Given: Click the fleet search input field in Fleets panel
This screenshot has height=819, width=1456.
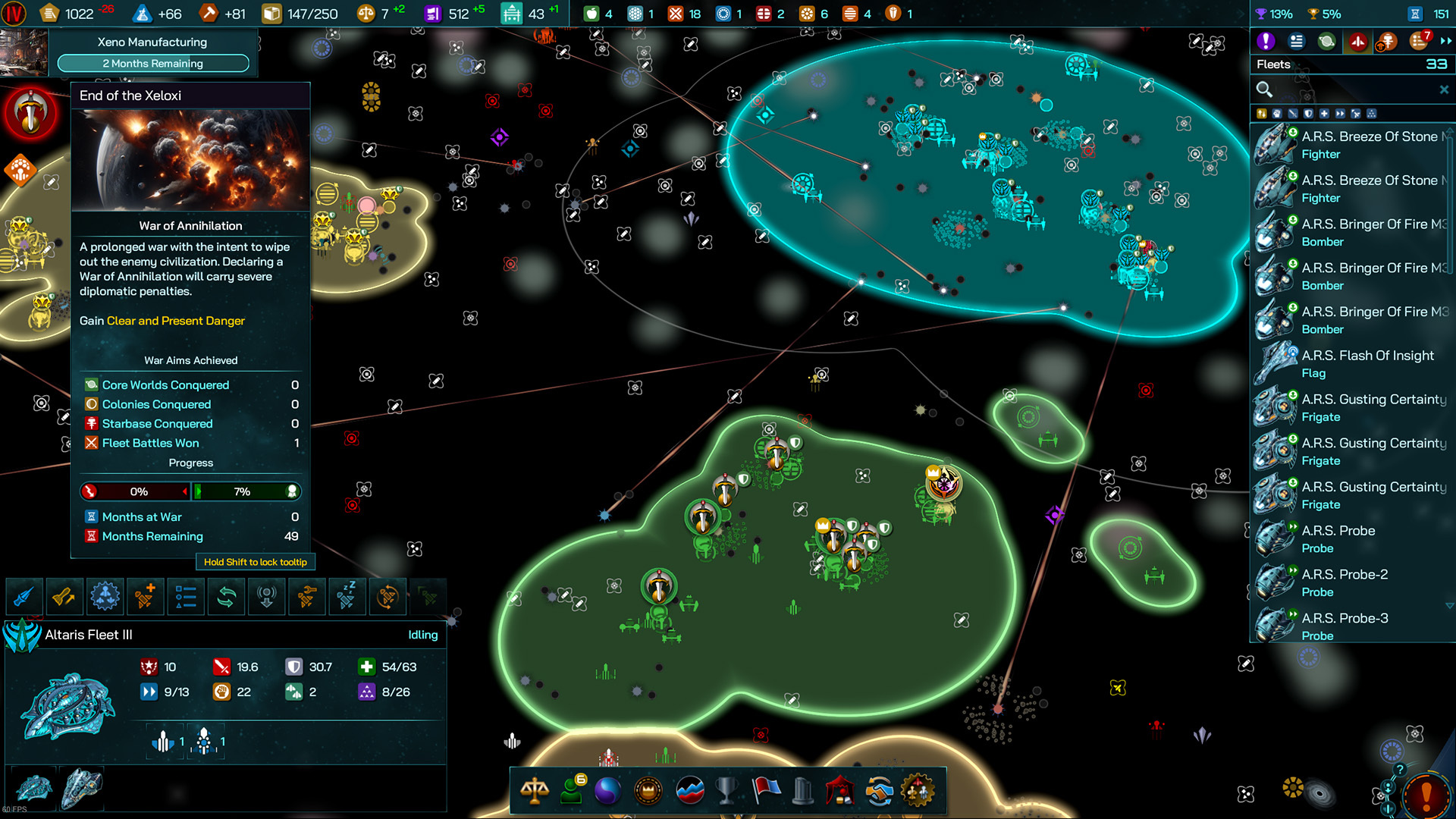Looking at the screenshot, I should click(1350, 89).
